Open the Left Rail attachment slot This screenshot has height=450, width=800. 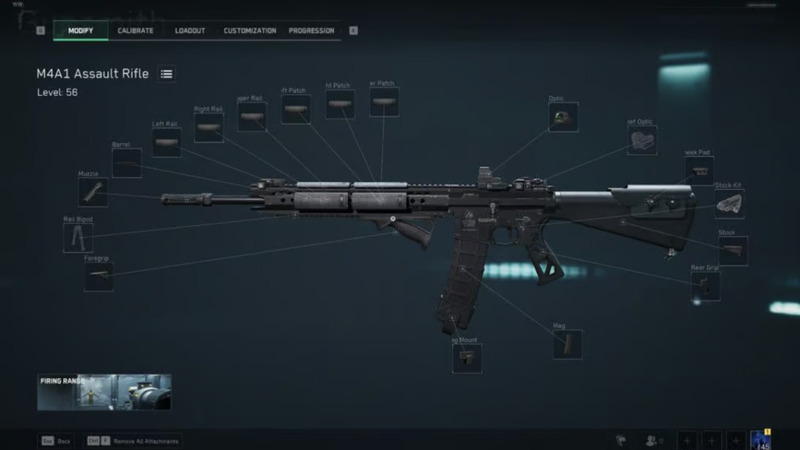point(167,143)
